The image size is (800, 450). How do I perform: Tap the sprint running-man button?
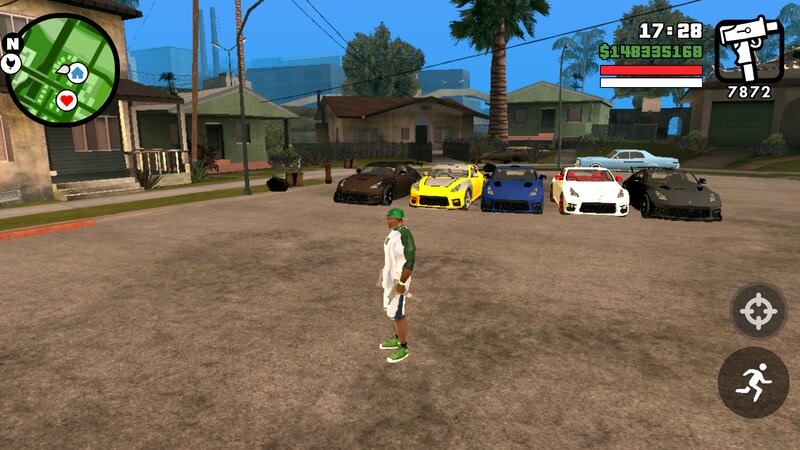point(753,382)
